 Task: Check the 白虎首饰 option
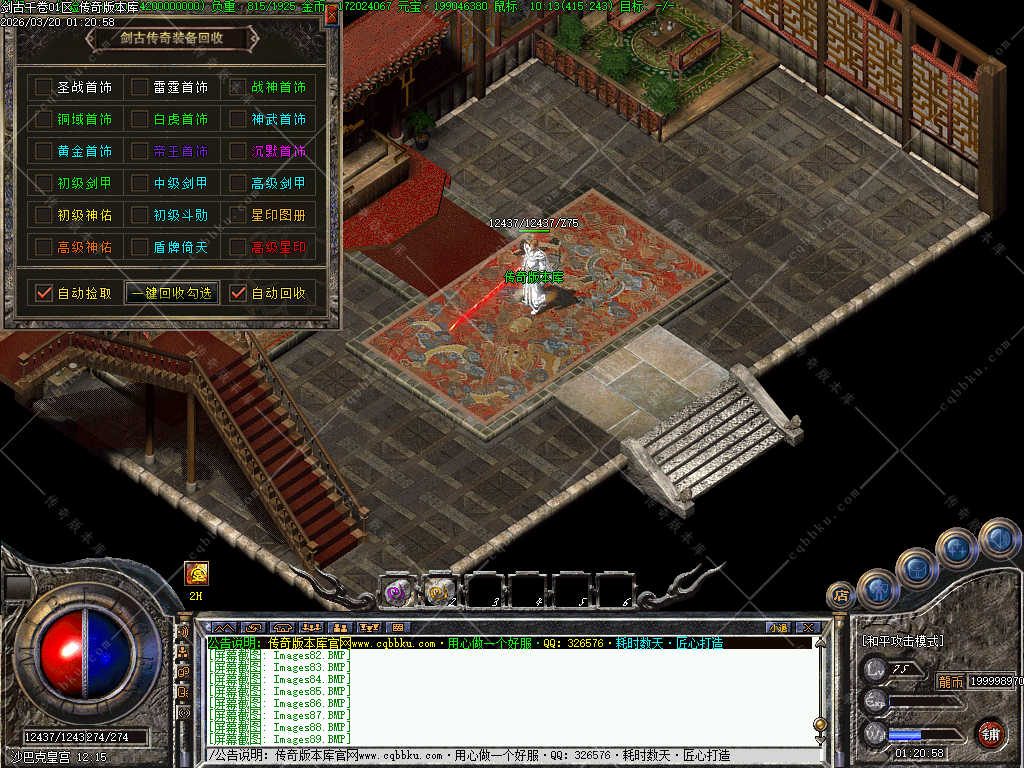(x=140, y=120)
